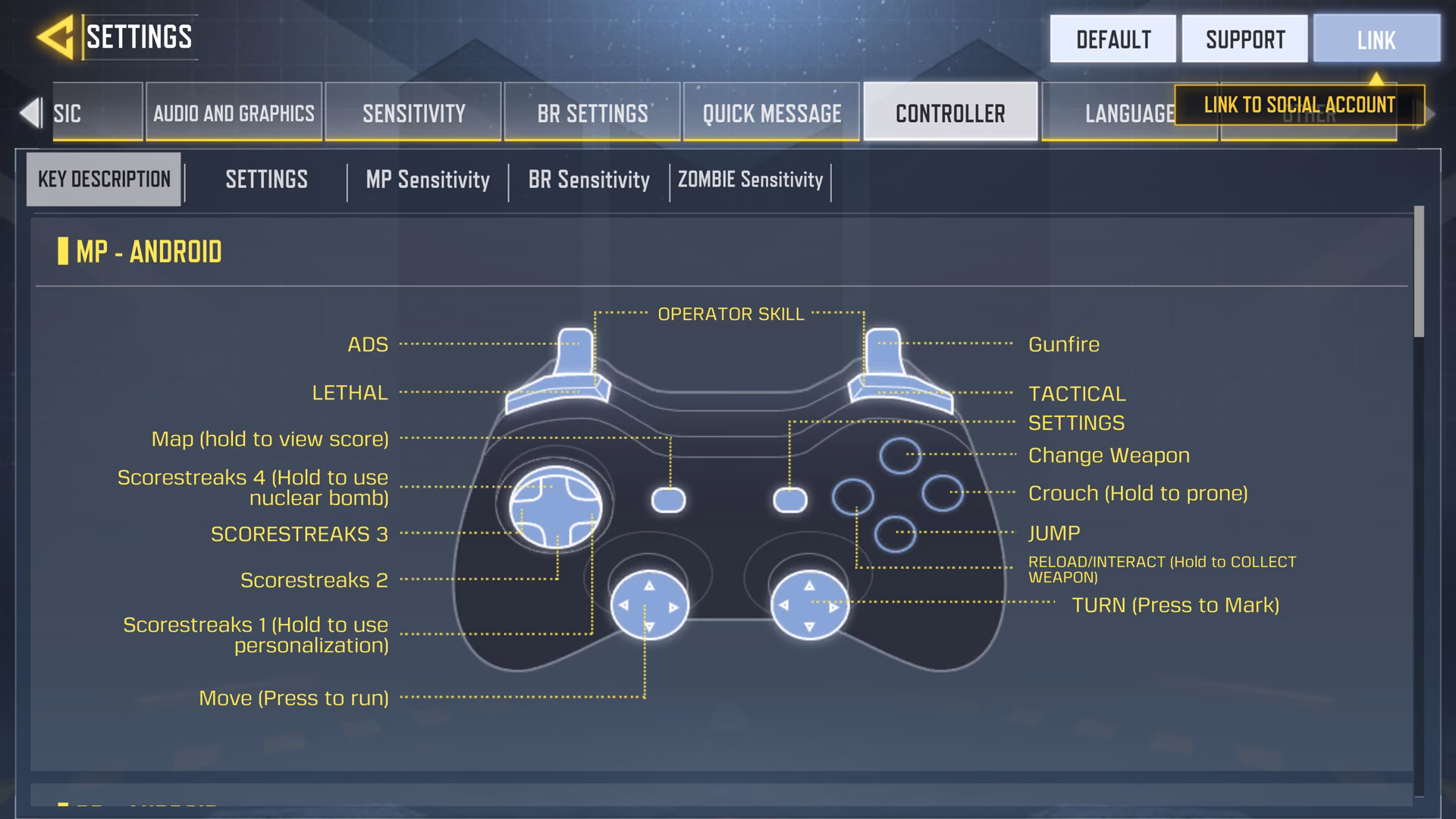Open Support
Screen dimensions: 1456x819
point(1244,39)
